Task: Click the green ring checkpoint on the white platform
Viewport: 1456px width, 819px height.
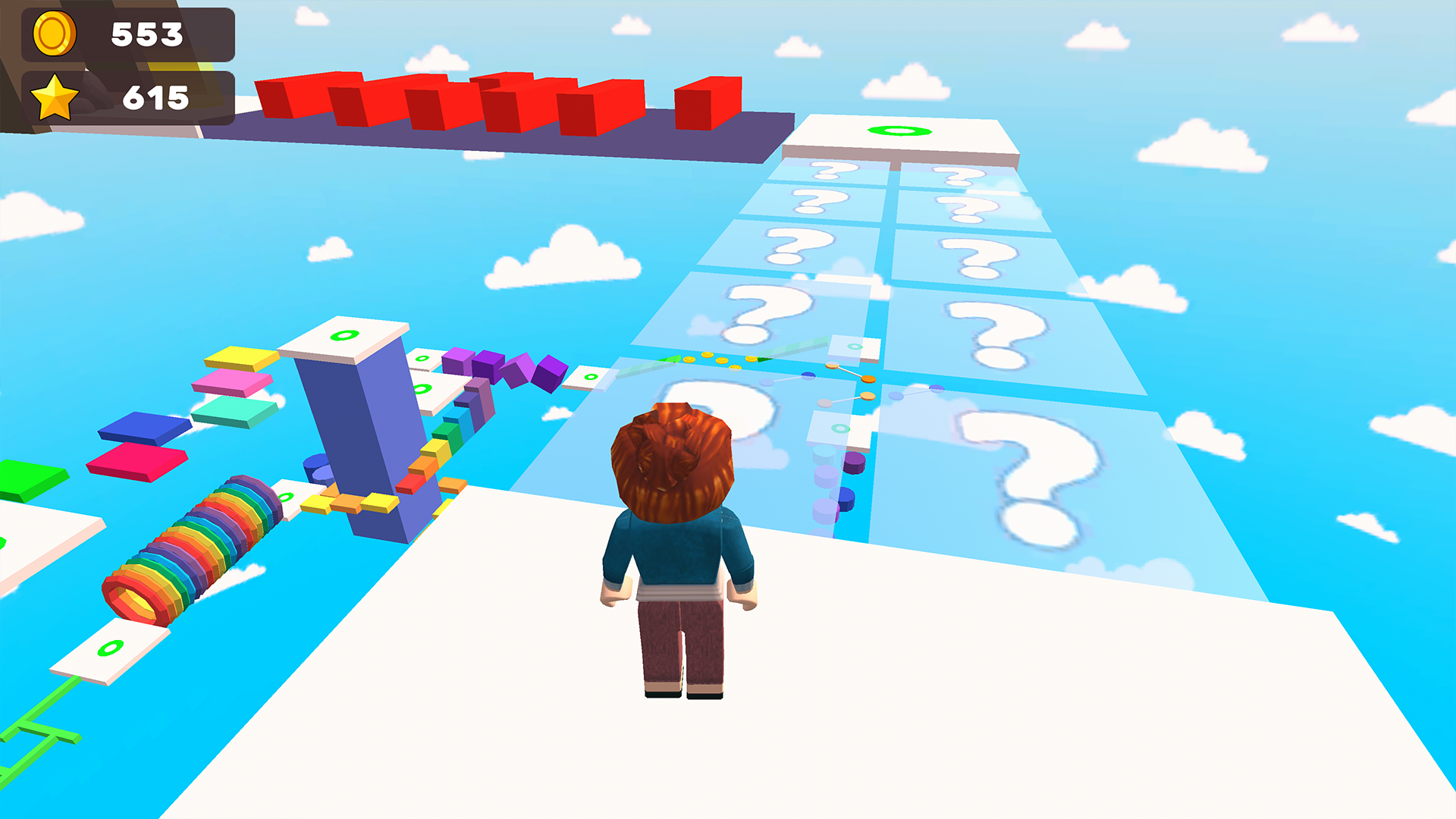Action: click(899, 130)
